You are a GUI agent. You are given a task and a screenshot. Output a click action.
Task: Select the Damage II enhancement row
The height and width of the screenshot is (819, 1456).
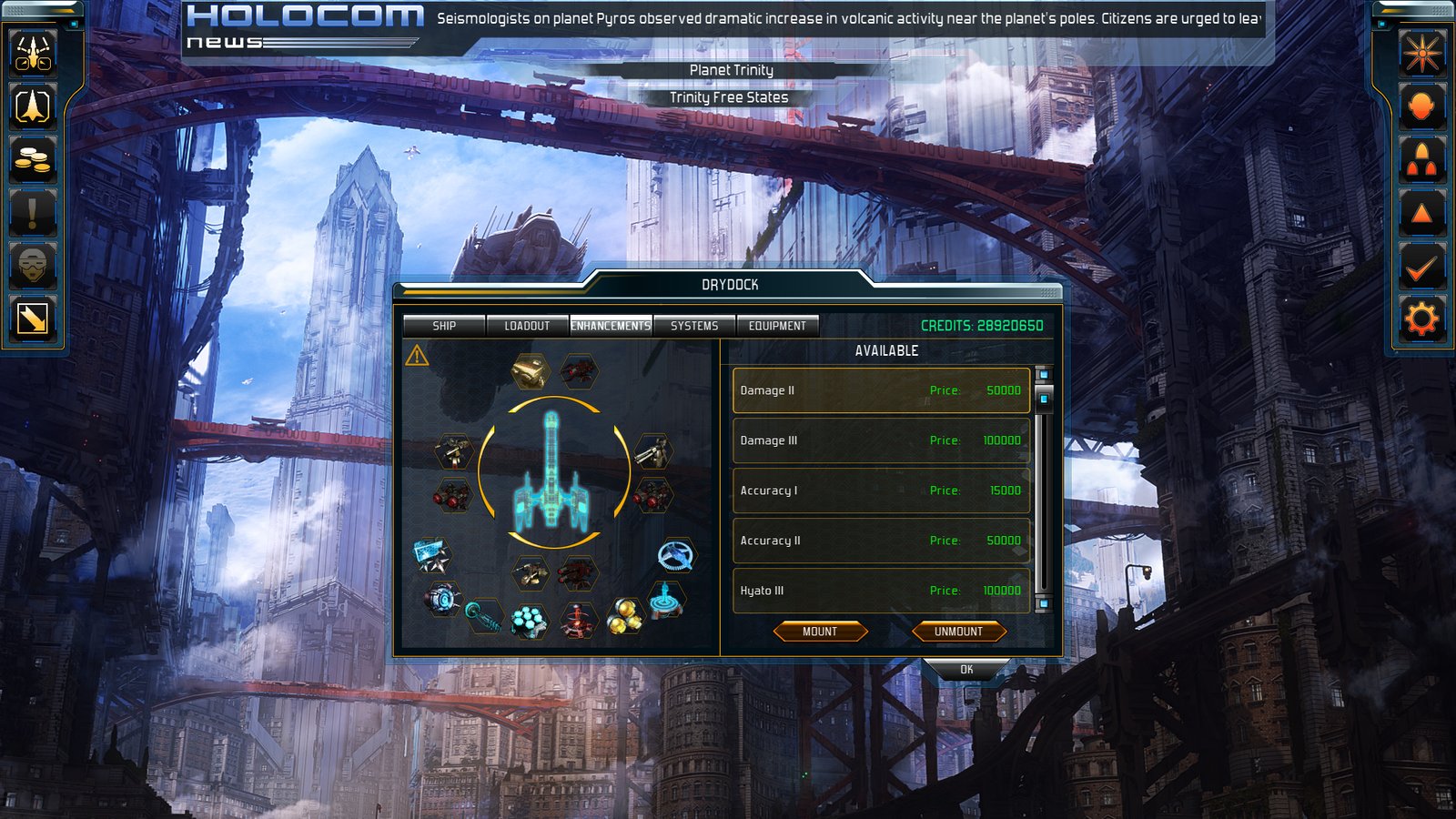pos(881,390)
